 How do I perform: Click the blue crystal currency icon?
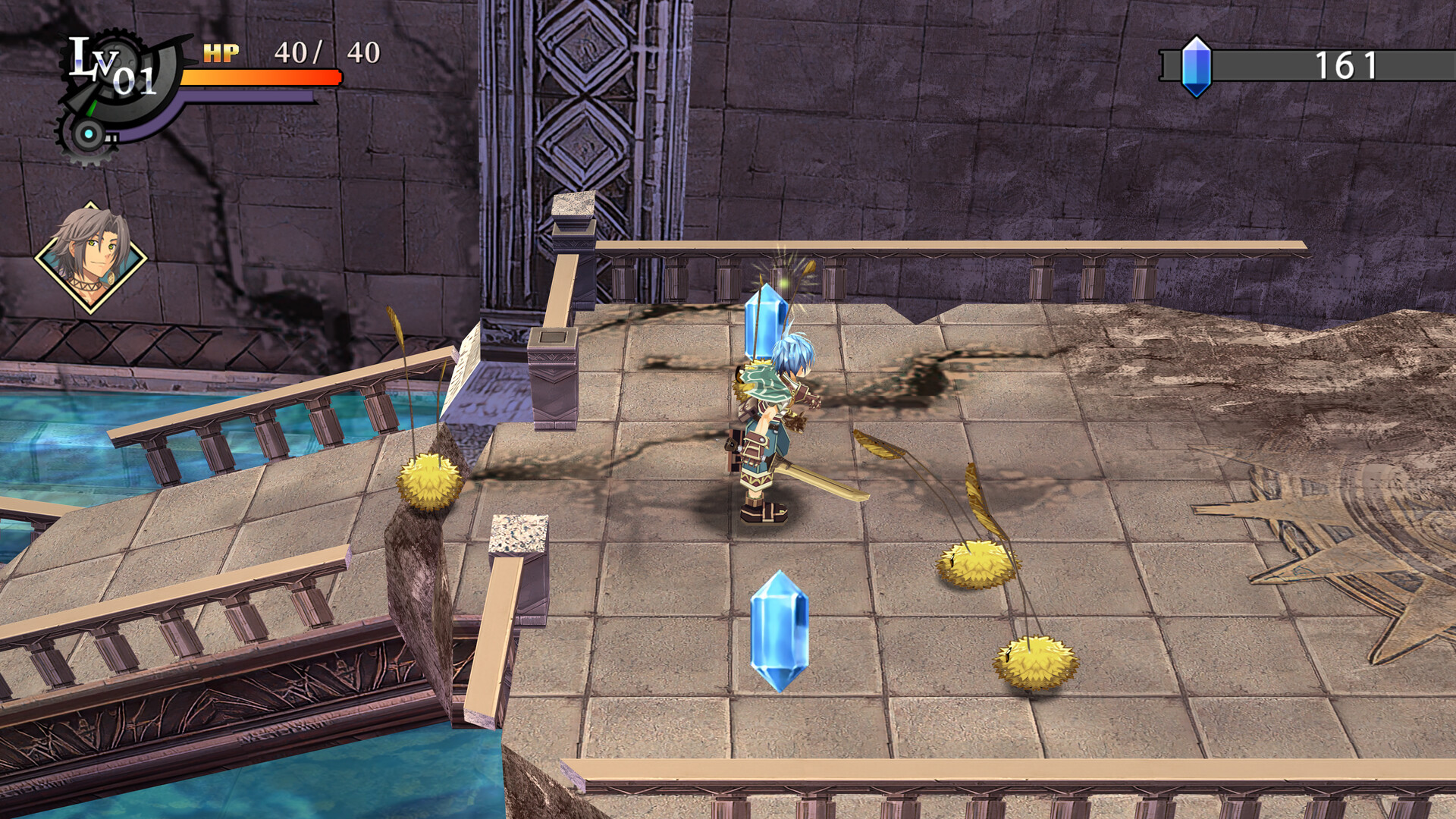pos(1197,67)
